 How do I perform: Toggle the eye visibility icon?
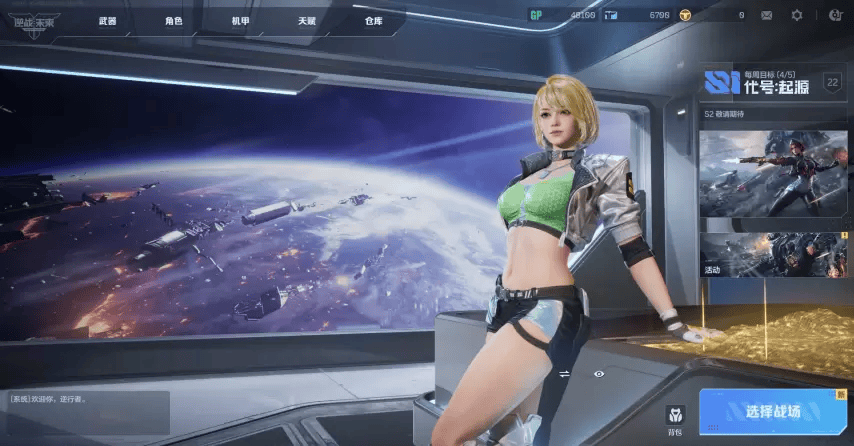click(x=599, y=374)
